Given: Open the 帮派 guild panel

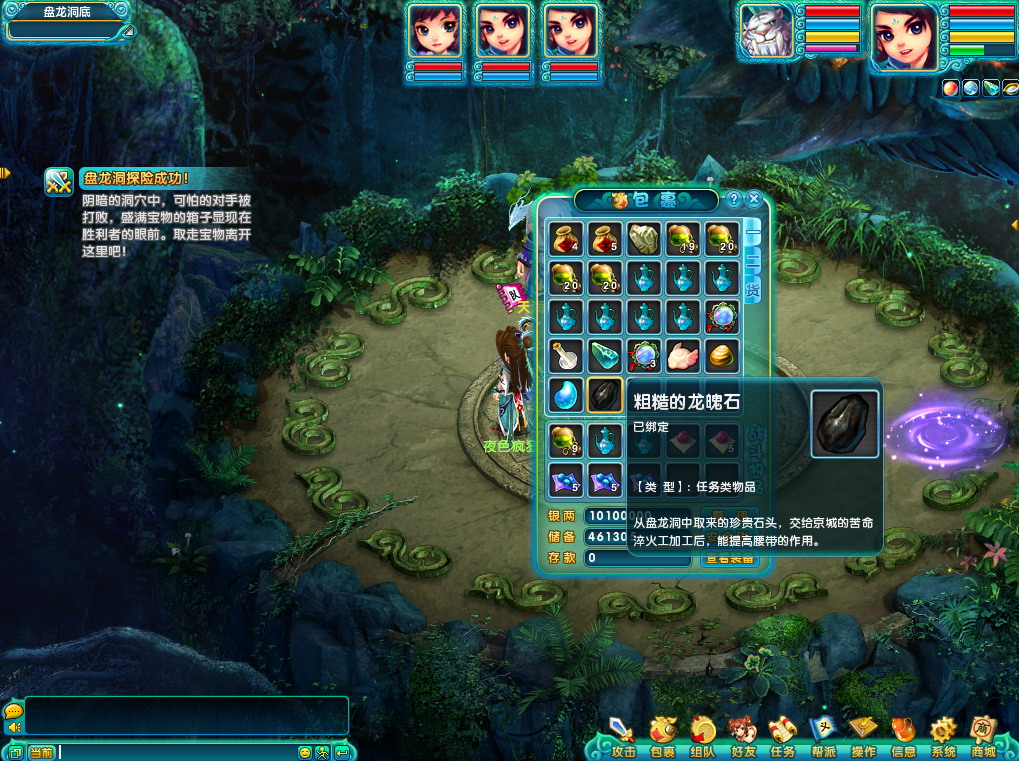Looking at the screenshot, I should pos(822,737).
